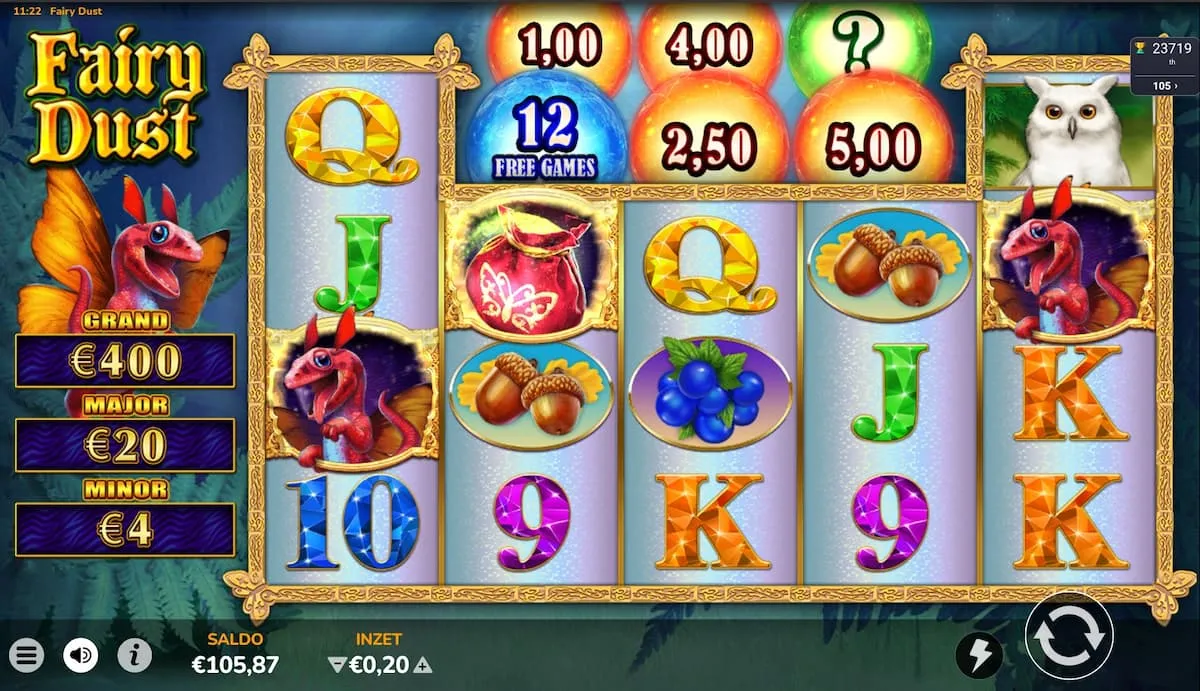Increase the bet with the up arrow
The width and height of the screenshot is (1200, 691).
pos(424,664)
